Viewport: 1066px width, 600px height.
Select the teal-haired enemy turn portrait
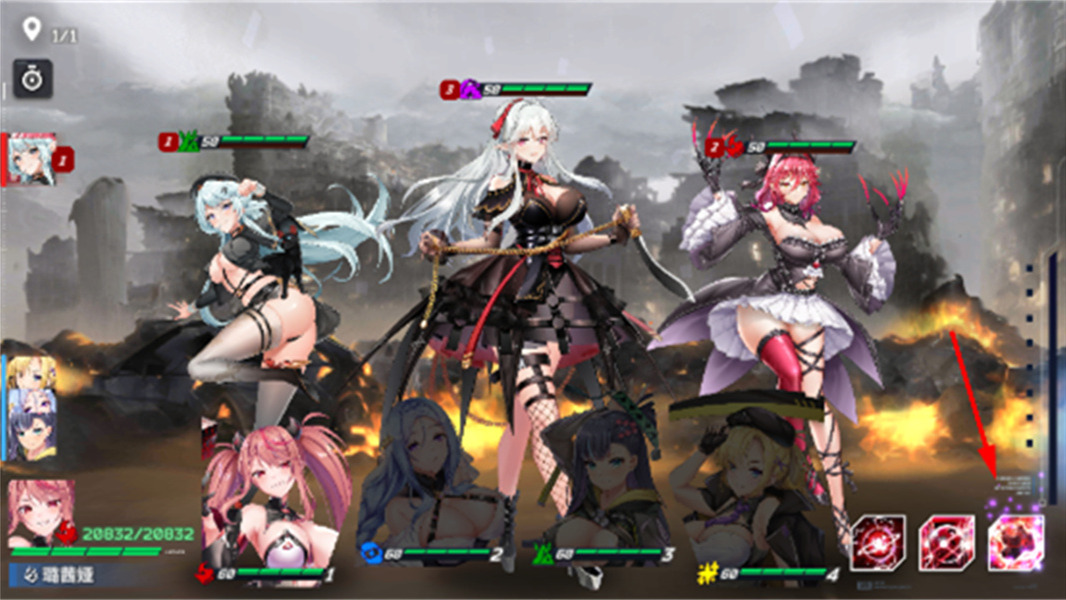tap(32, 160)
